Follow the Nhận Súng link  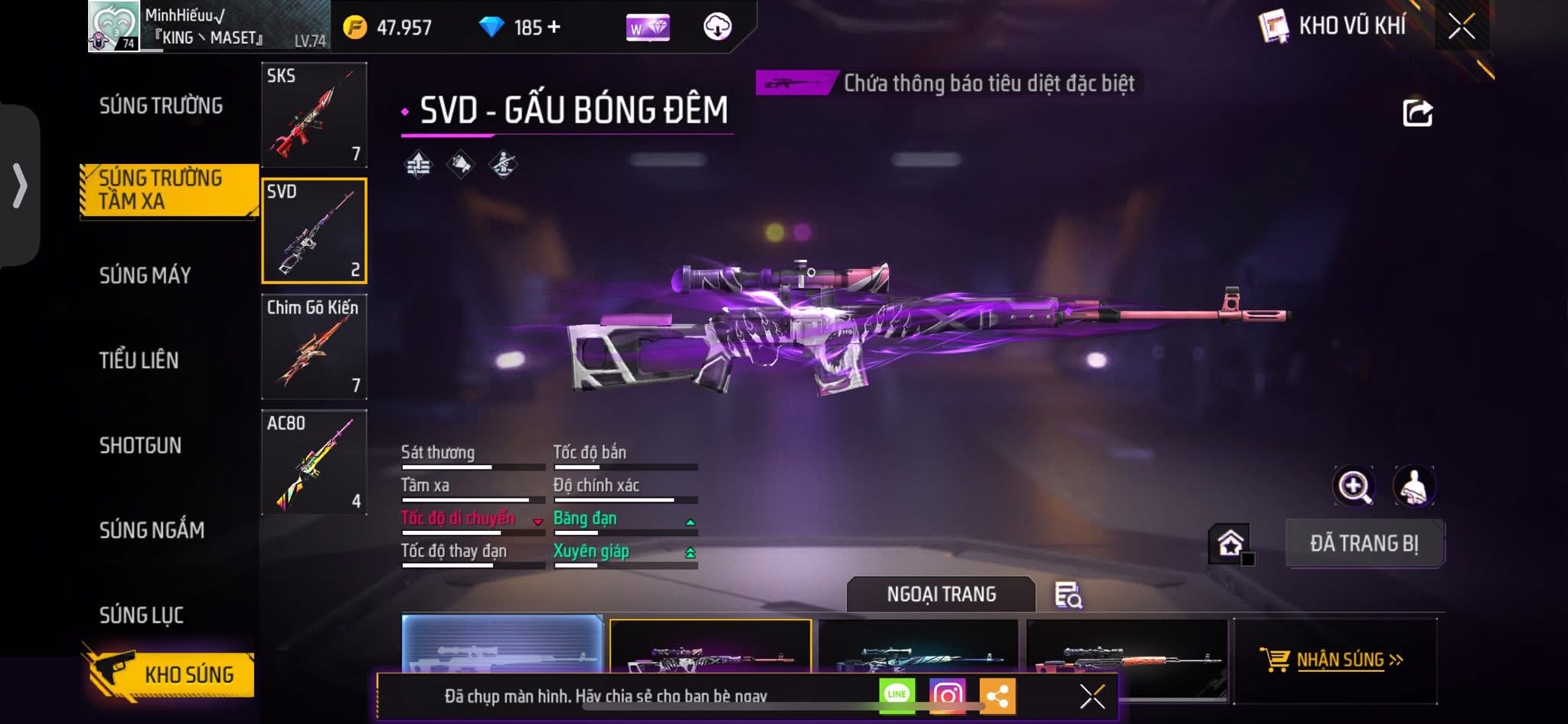tap(1338, 660)
